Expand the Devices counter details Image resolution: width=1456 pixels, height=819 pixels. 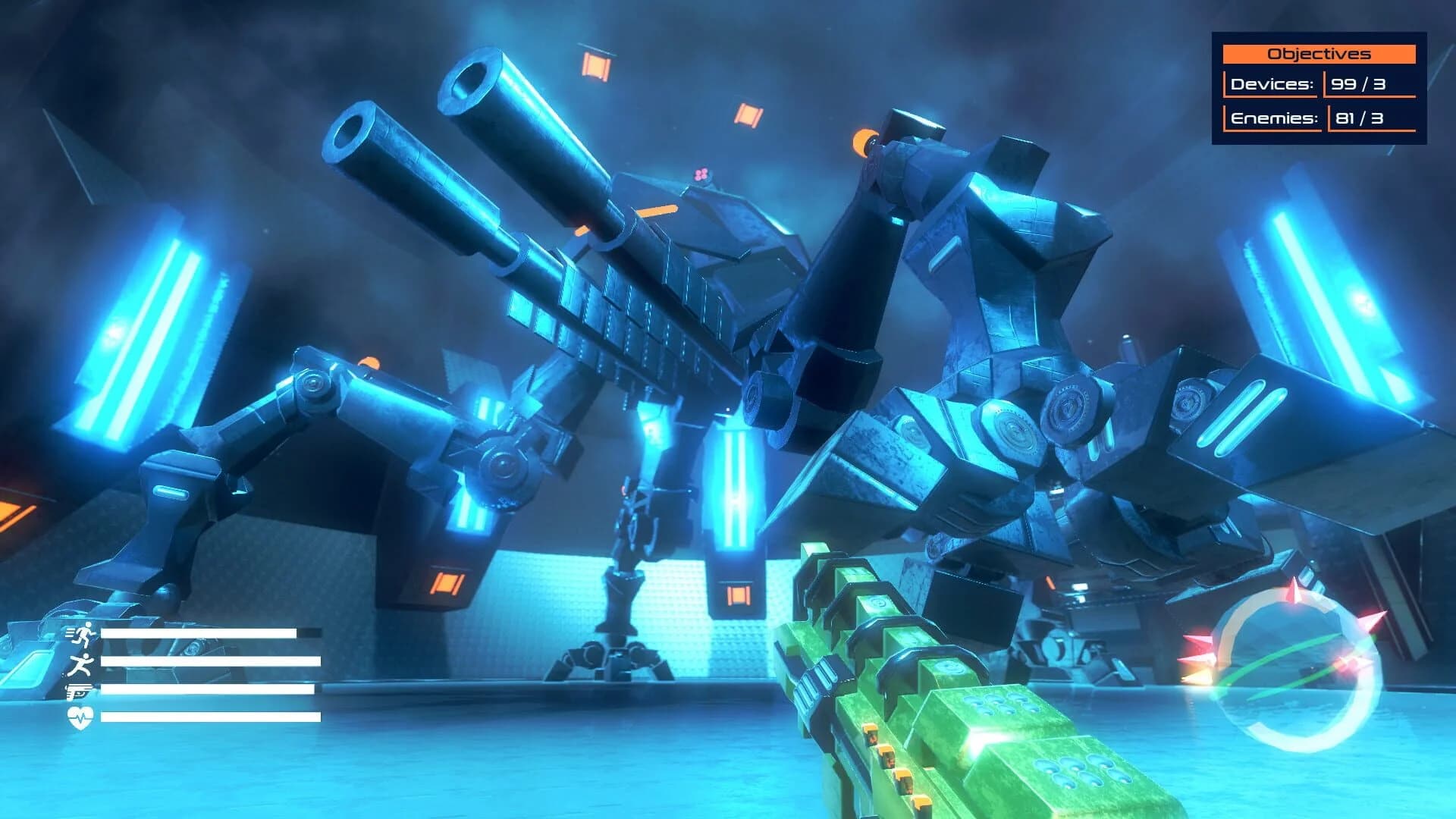(1359, 86)
